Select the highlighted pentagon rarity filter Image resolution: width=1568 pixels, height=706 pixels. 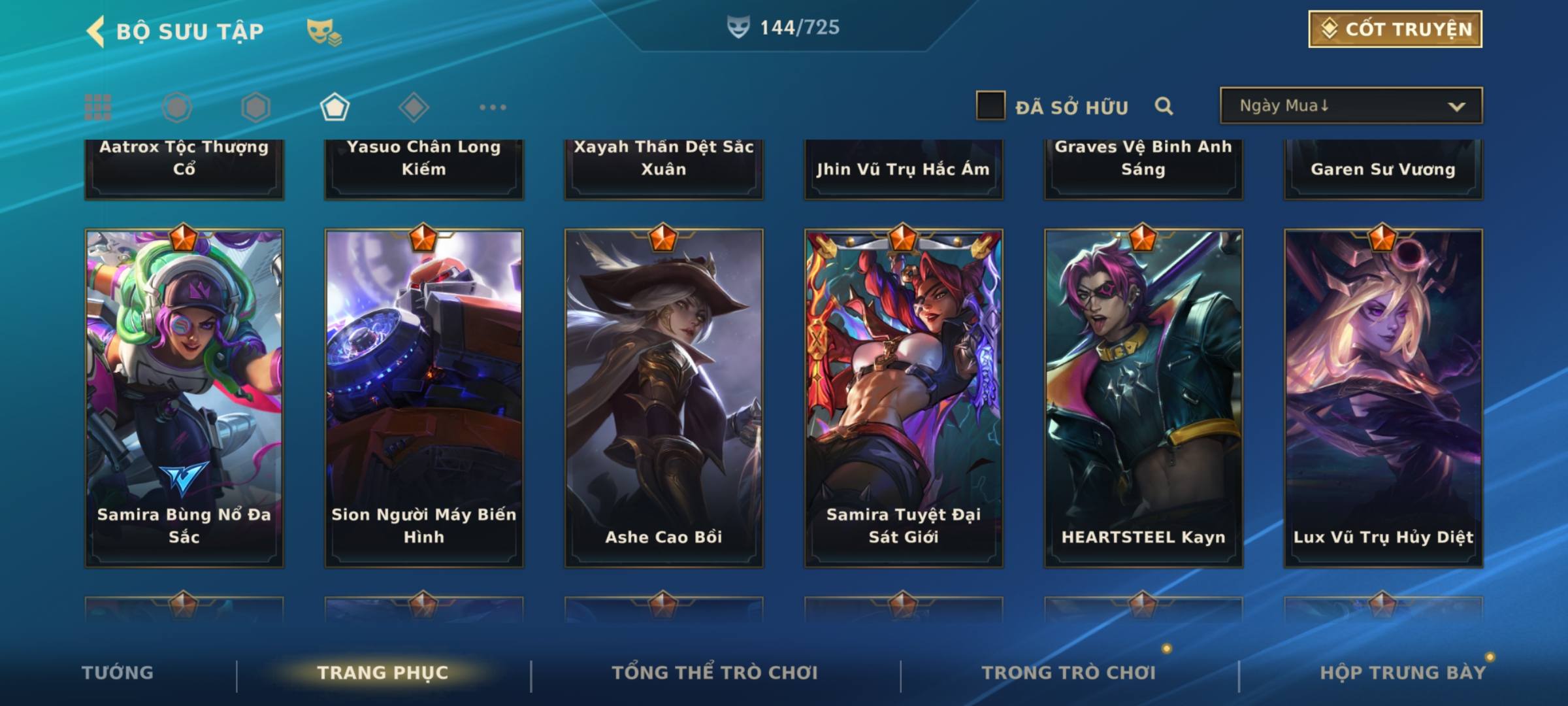click(x=335, y=107)
